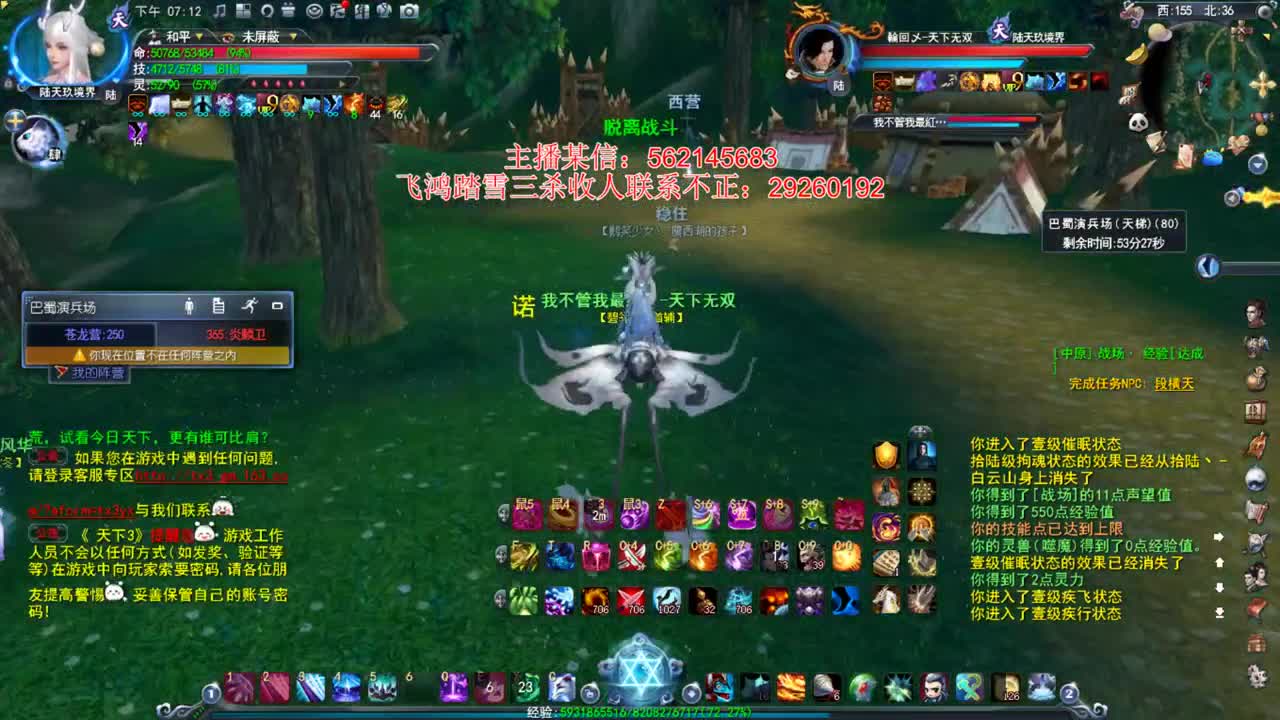
Task: Open the 和平 PK mode dropdown arrow
Action: (x=199, y=36)
